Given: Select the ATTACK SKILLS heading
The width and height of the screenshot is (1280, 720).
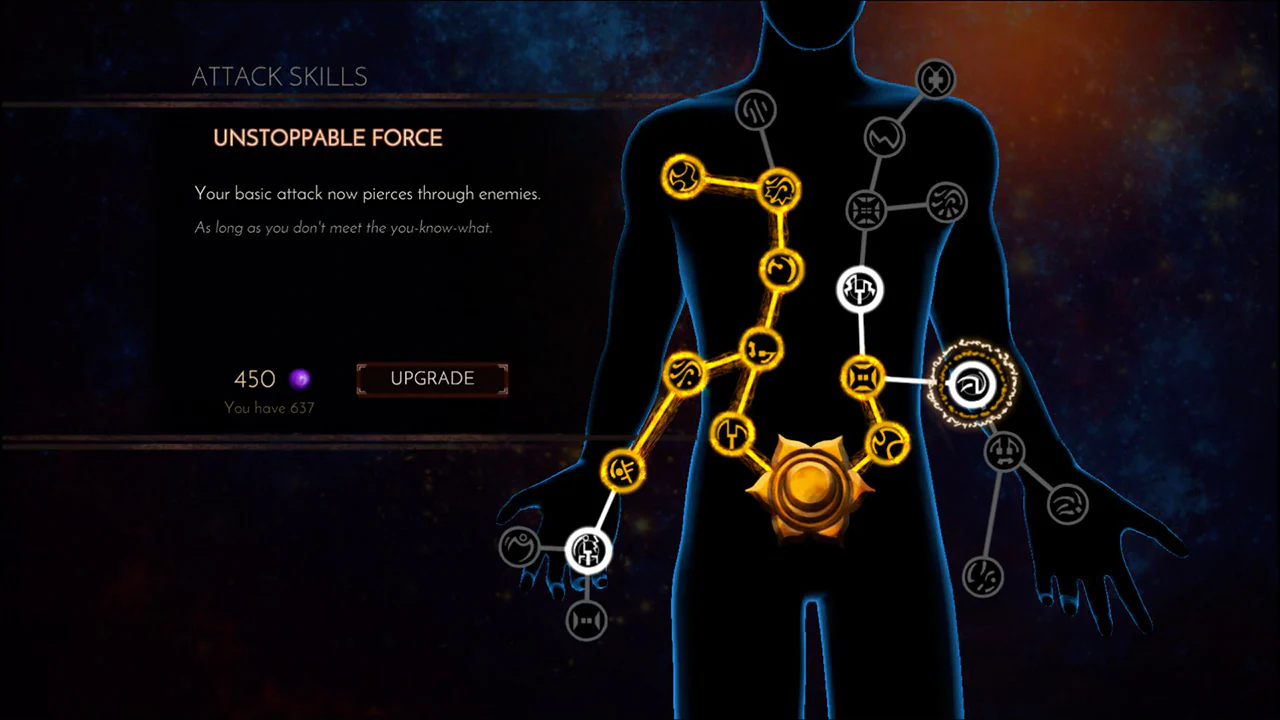Looking at the screenshot, I should (279, 76).
